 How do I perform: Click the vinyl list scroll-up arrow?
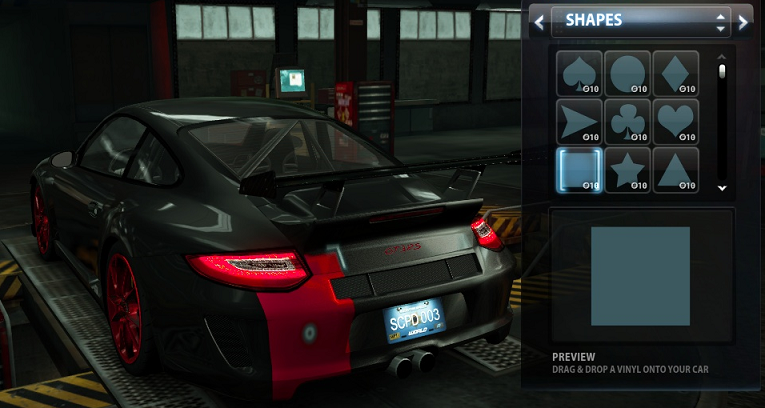pos(722,58)
